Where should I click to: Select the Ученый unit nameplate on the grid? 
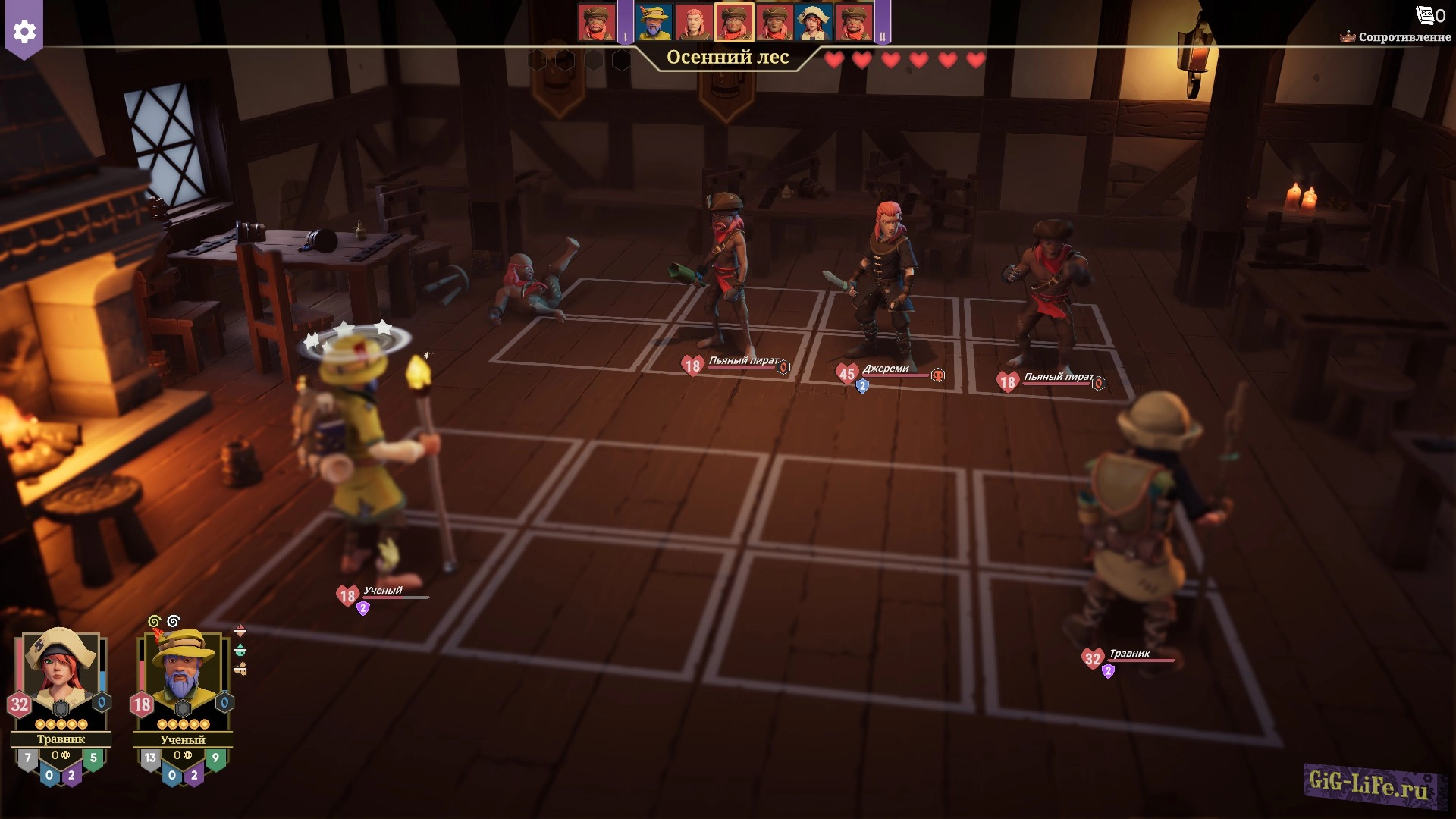coord(383,591)
